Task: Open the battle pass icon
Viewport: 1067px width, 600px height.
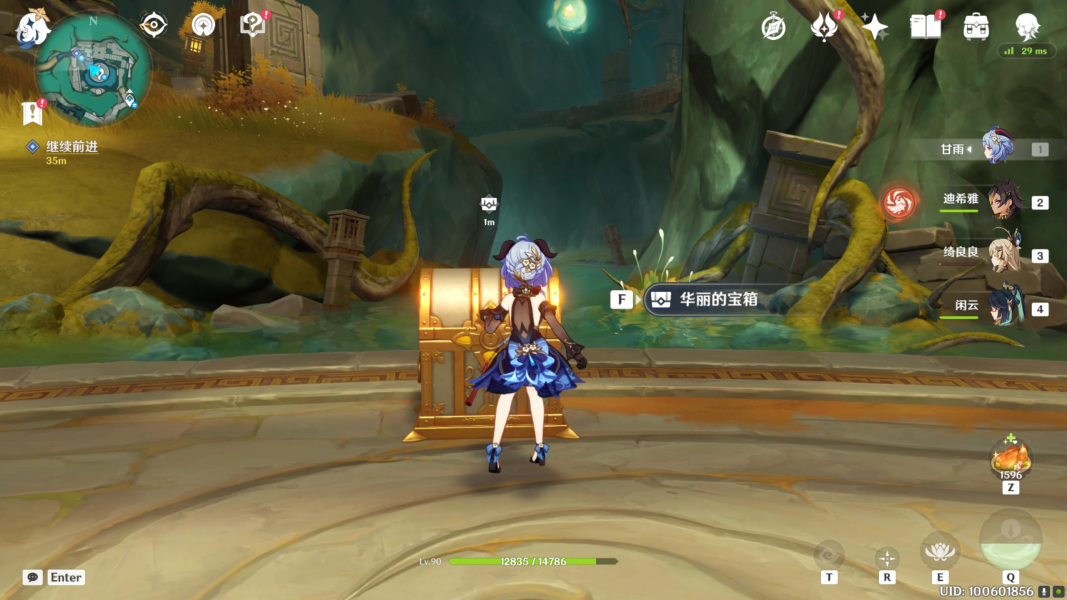Action: [x=824, y=27]
